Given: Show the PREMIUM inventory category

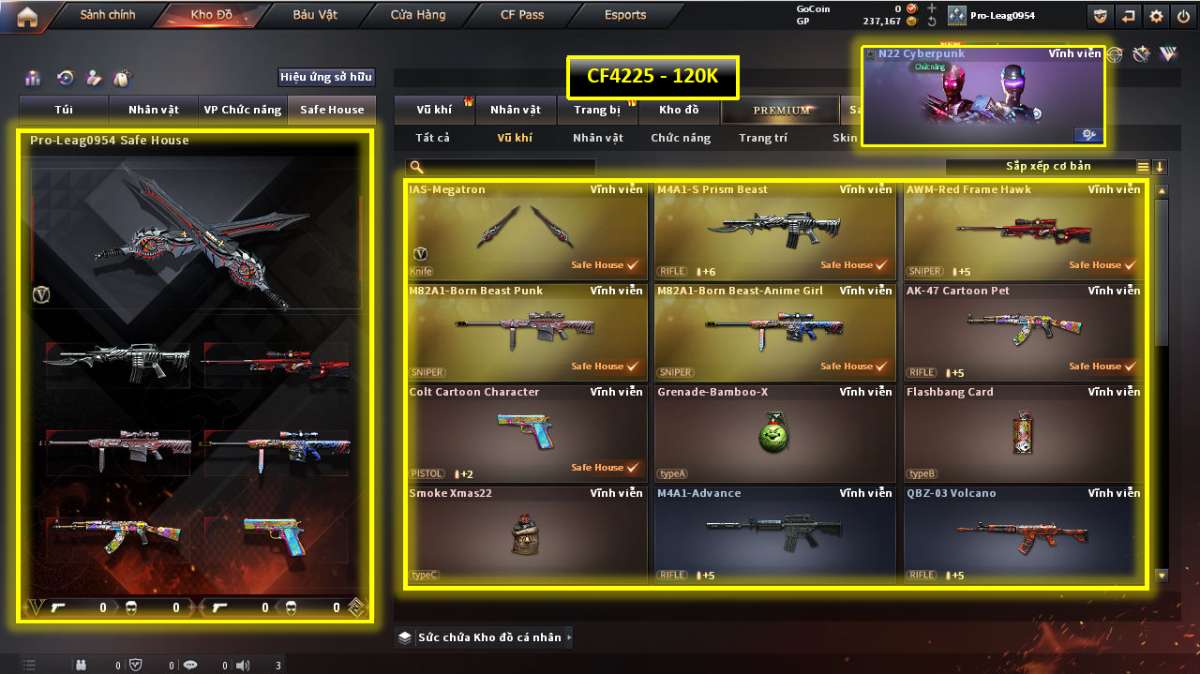Looking at the screenshot, I should pos(782,110).
